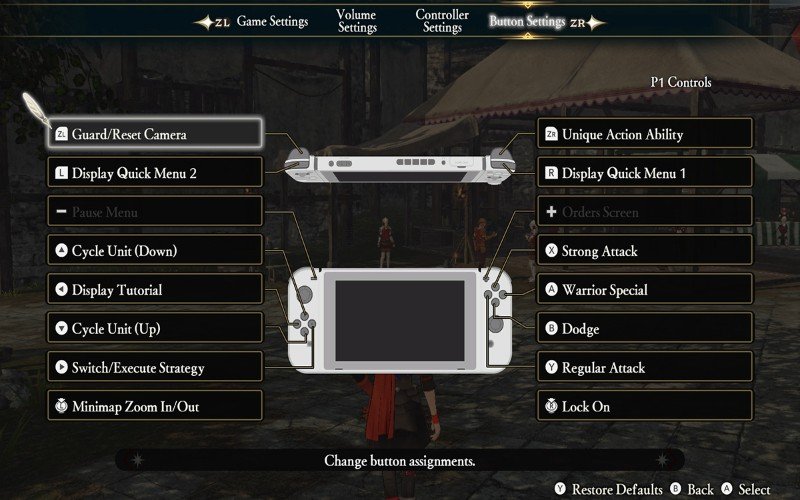Choose the Display Quick Menu 2 entry
This screenshot has height=500, width=800.
point(155,172)
